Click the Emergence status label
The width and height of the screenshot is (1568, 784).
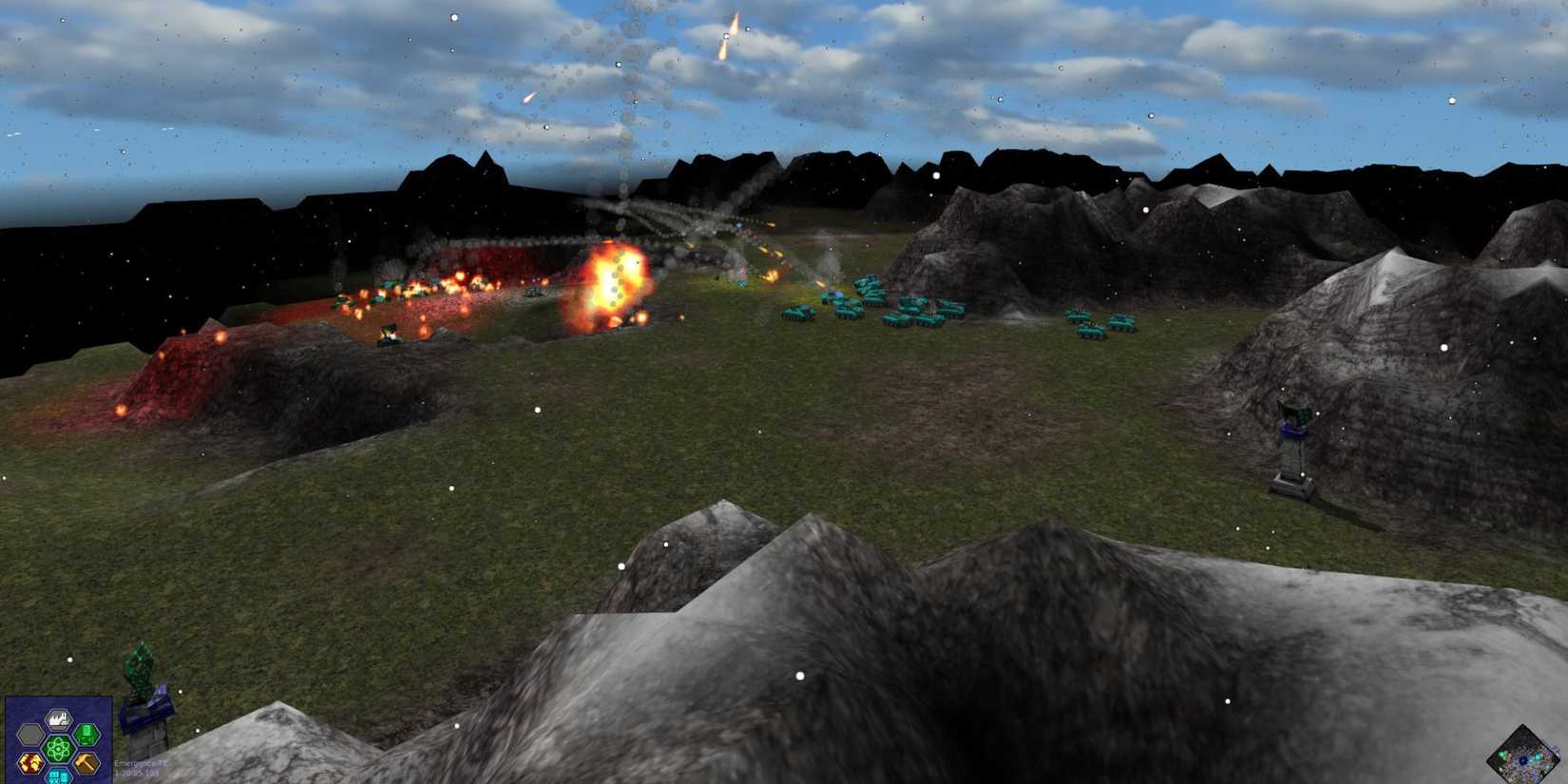(141, 763)
